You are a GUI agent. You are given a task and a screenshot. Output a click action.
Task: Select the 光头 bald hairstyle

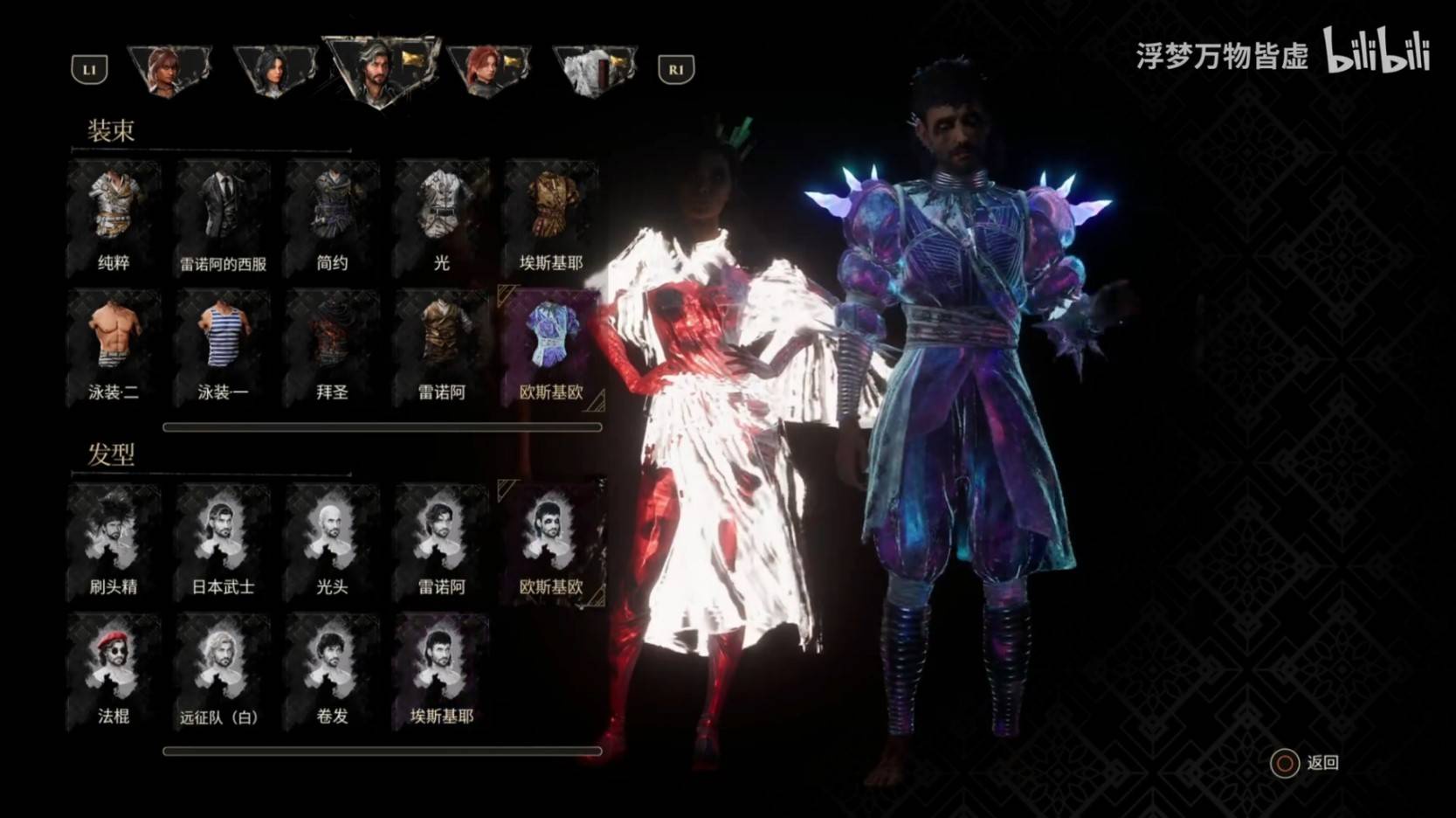tap(332, 540)
